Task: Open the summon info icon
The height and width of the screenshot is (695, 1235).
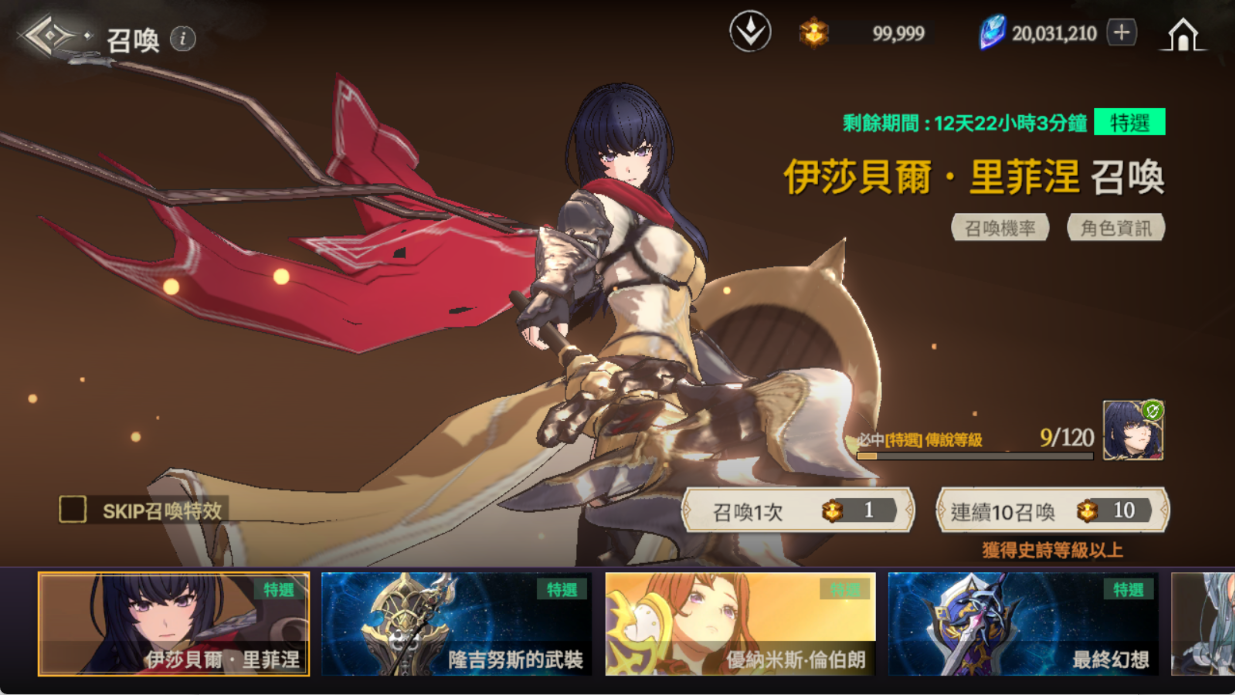Action: click(183, 39)
